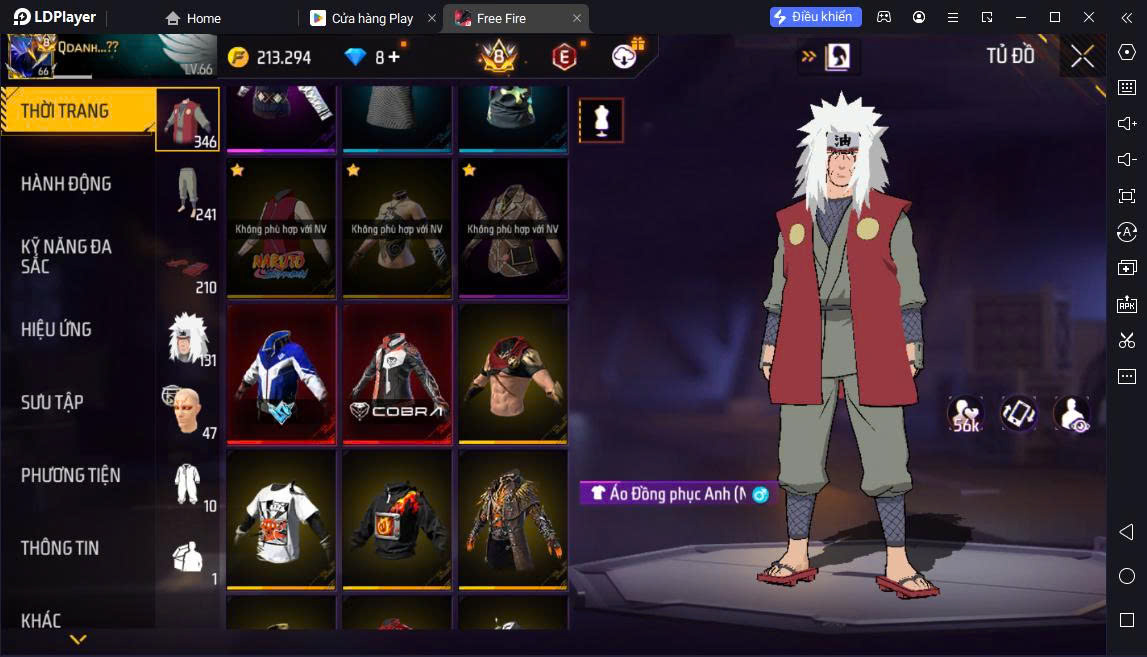The image size is (1147, 657).
Task: Click the mannequin outfit preview icon
Action: pos(601,120)
